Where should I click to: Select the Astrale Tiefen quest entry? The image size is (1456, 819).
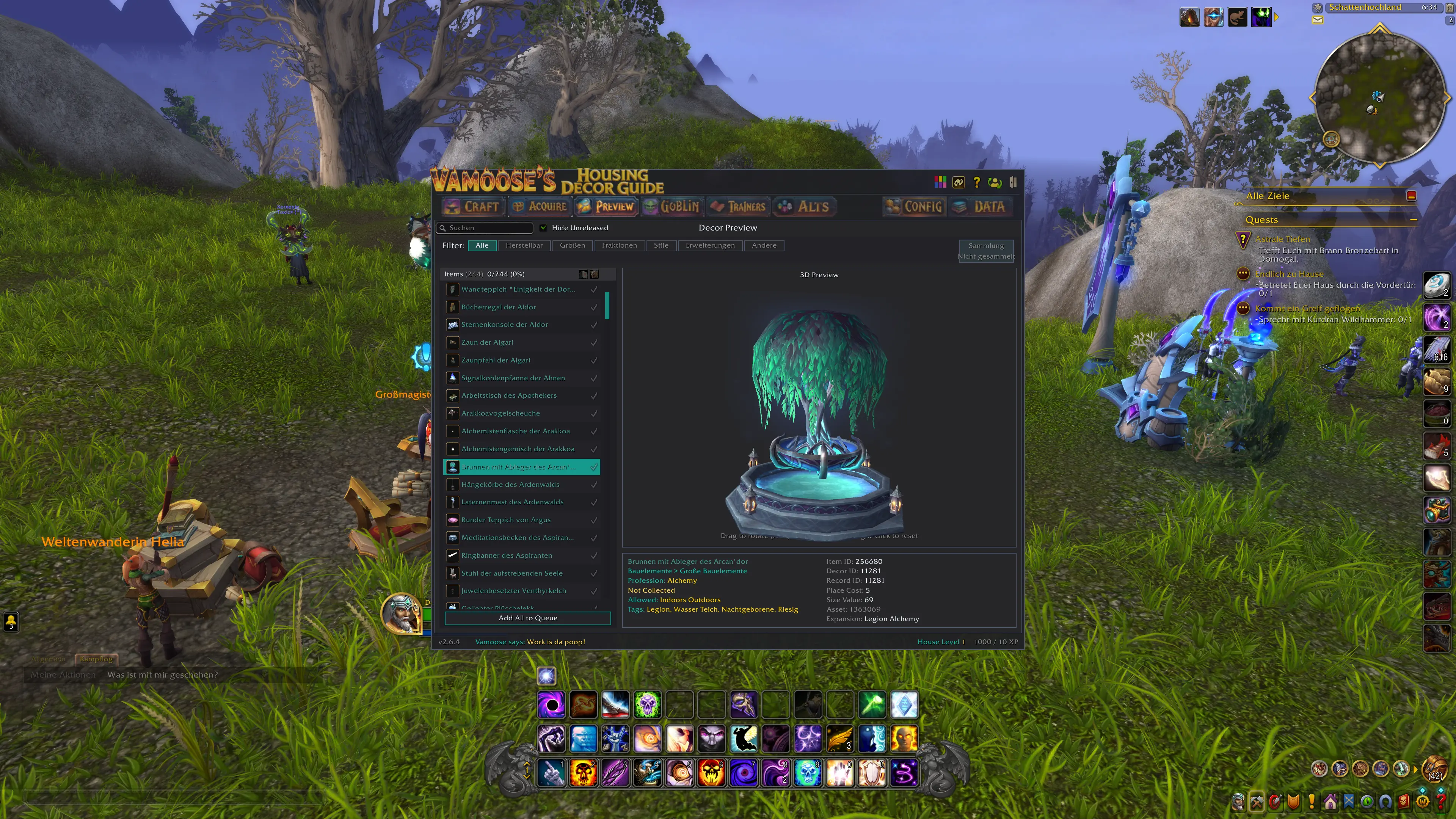(1282, 239)
